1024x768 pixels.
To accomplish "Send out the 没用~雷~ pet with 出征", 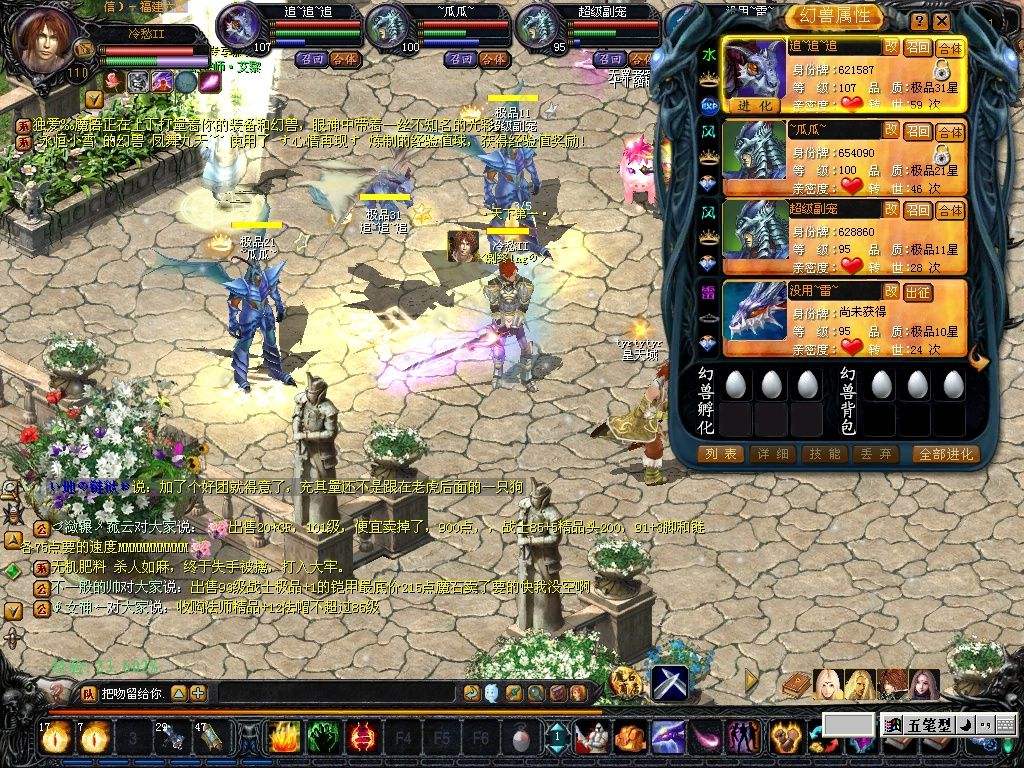I will coord(917,291).
